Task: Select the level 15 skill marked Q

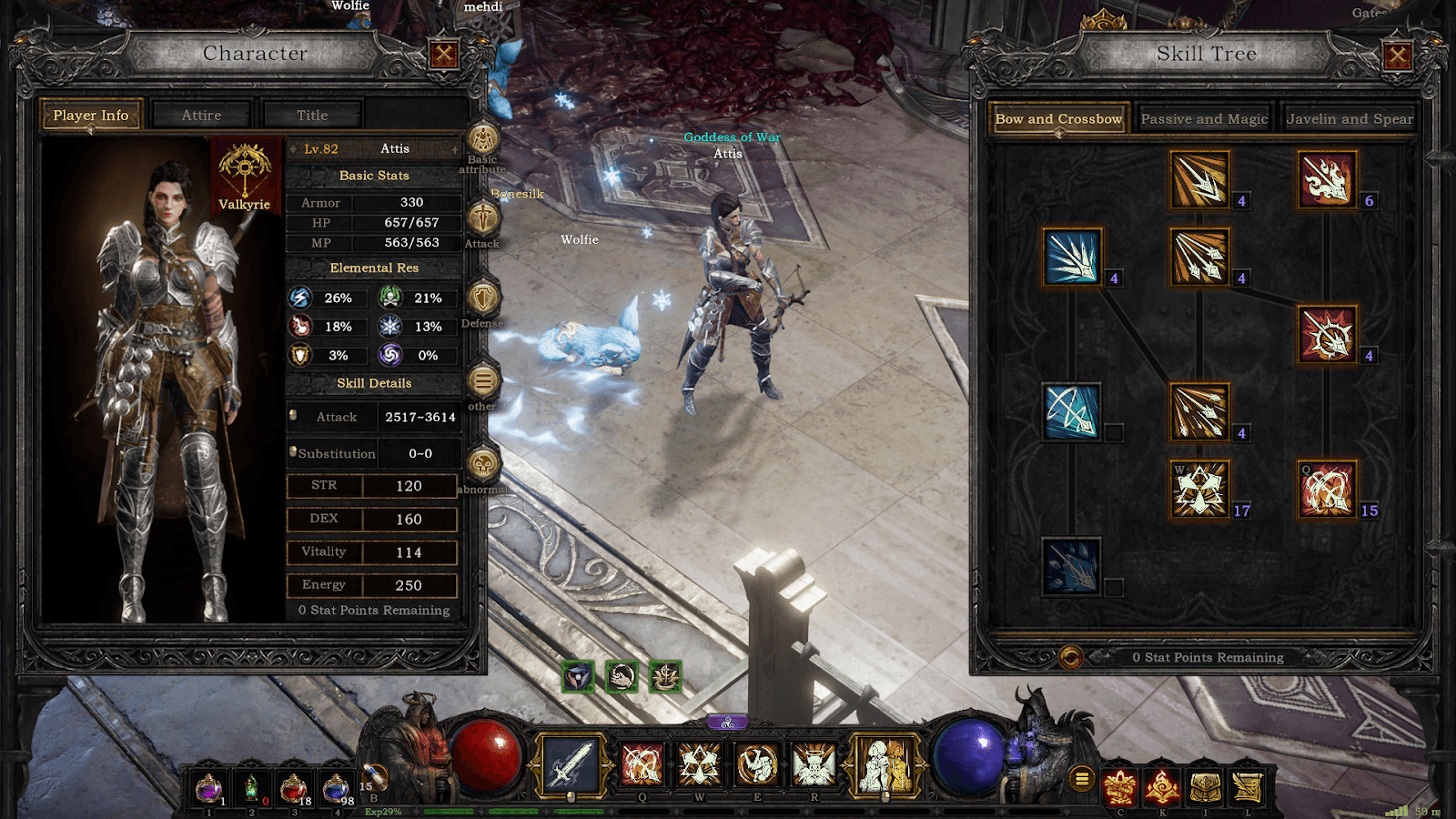Action: click(x=1327, y=489)
